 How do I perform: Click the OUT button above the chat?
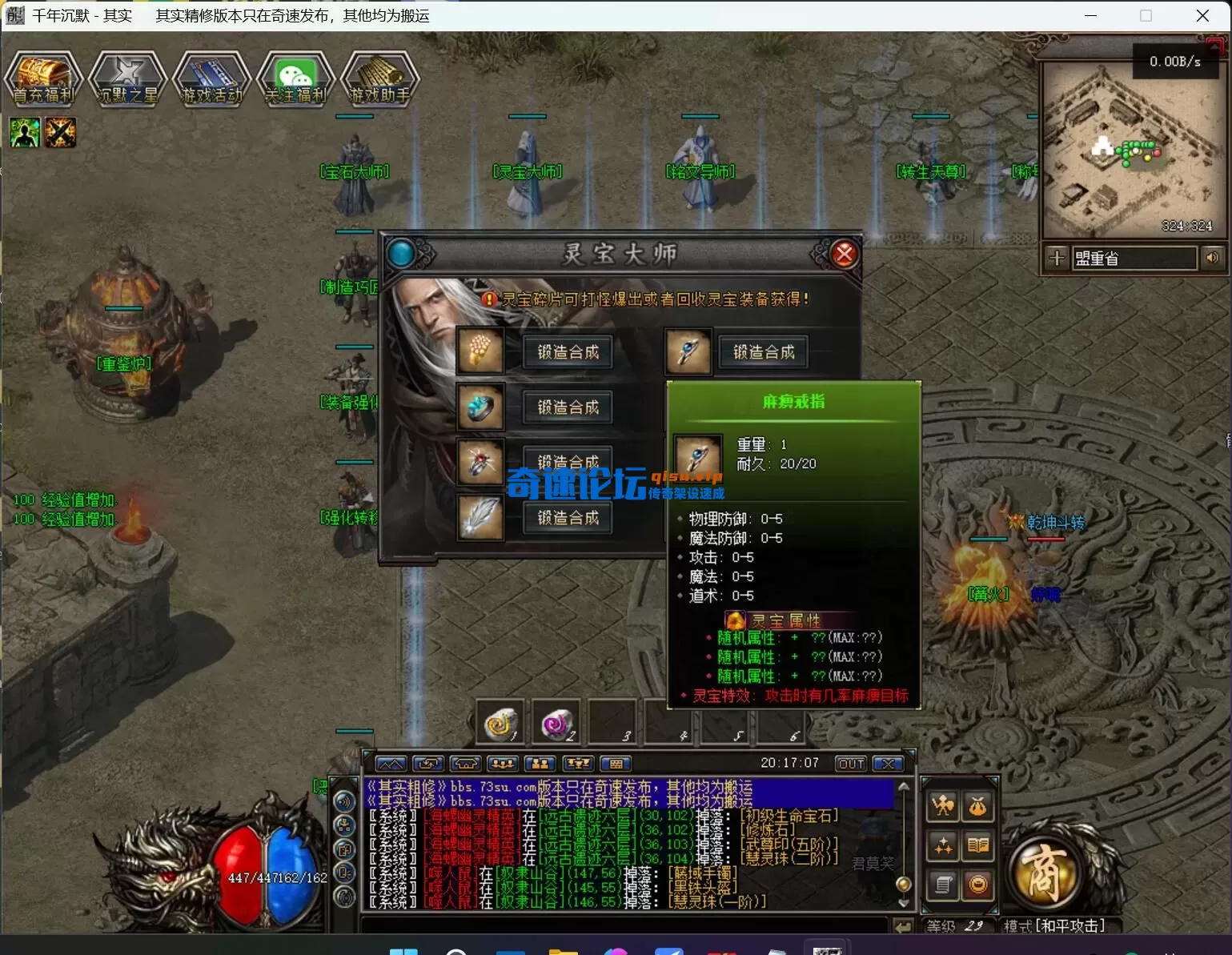(850, 764)
